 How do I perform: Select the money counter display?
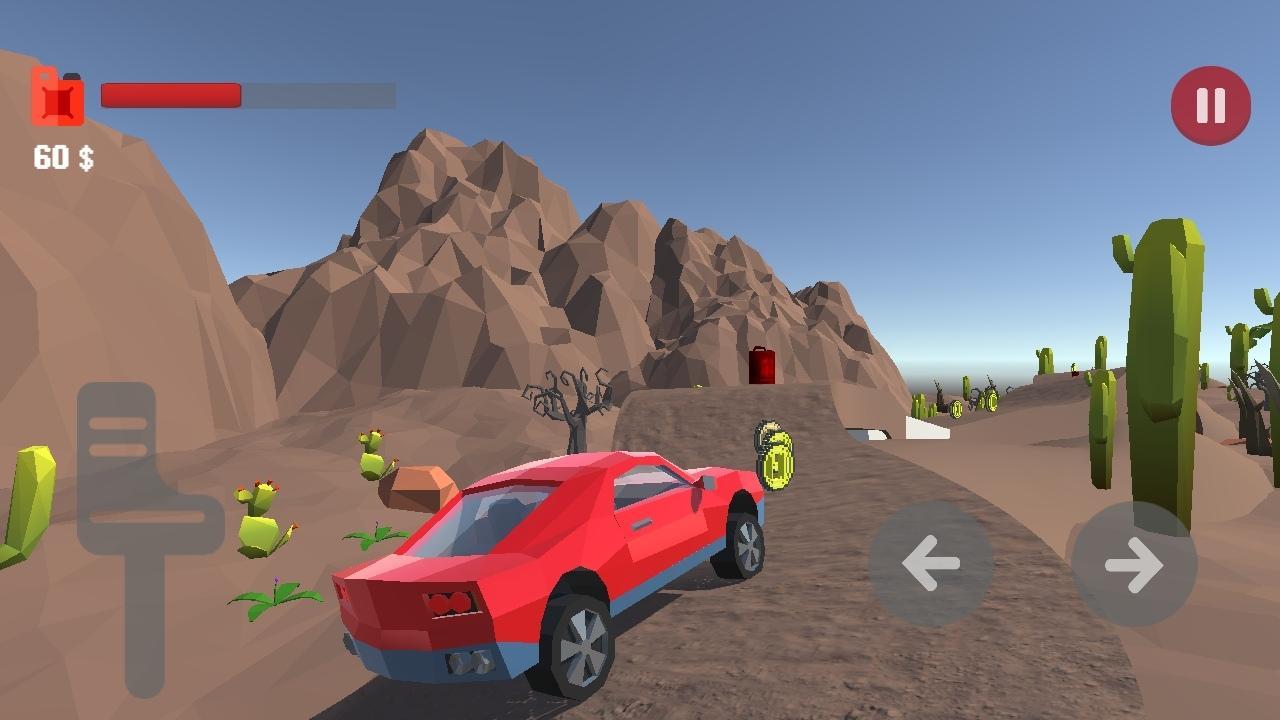63,156
